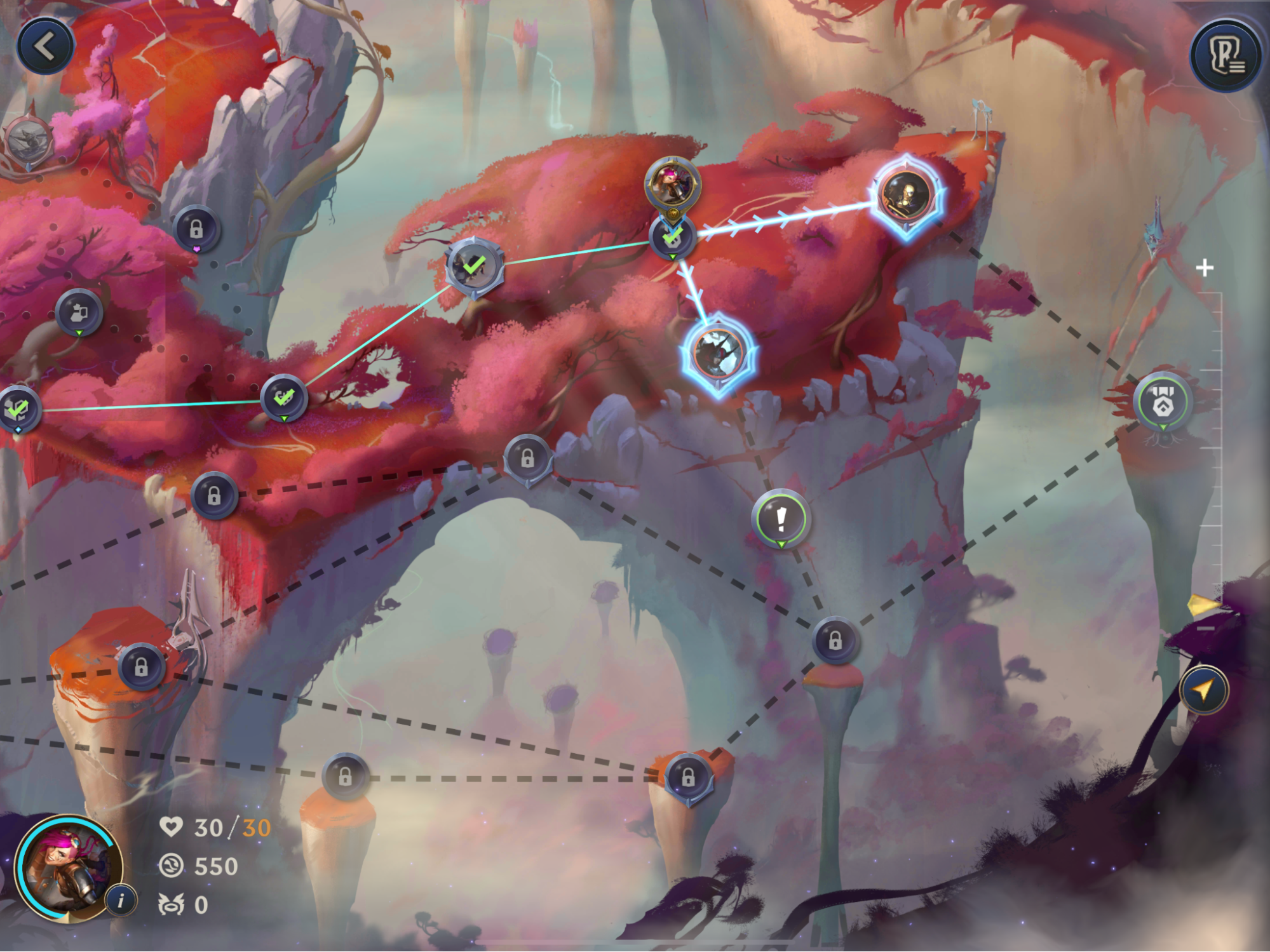The width and height of the screenshot is (1270, 952).
Task: Recenter map with the compass arrow button
Action: (x=1203, y=690)
